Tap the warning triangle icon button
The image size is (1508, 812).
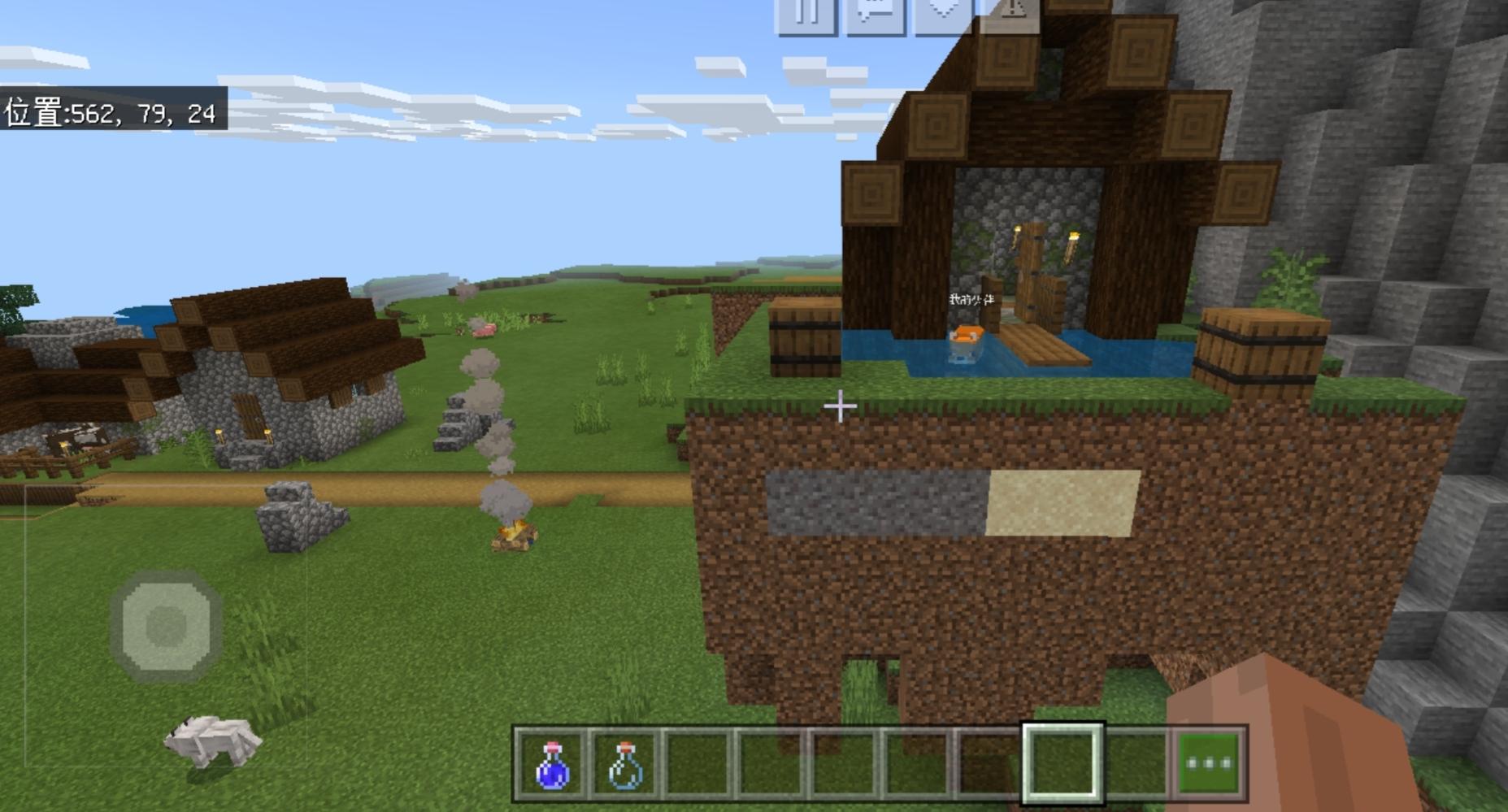(1010, 12)
